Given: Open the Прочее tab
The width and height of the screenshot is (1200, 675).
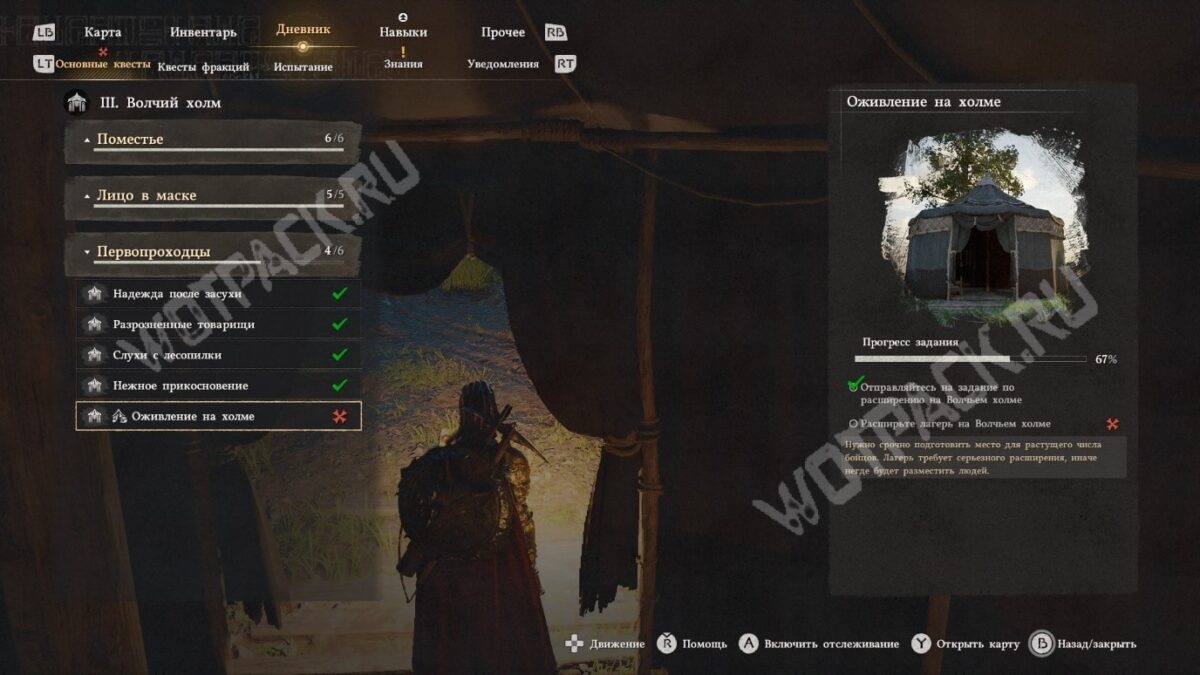Looking at the screenshot, I should 503,32.
